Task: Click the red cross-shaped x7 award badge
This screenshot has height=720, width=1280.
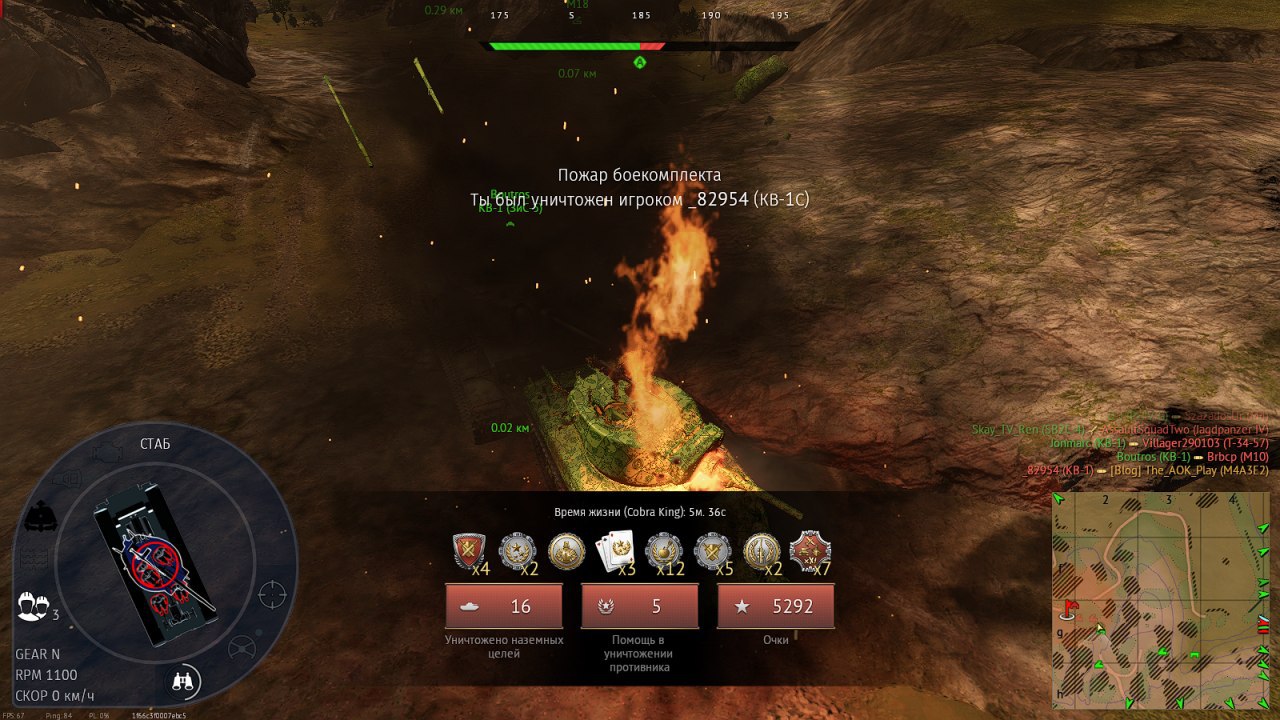Action: [809, 551]
